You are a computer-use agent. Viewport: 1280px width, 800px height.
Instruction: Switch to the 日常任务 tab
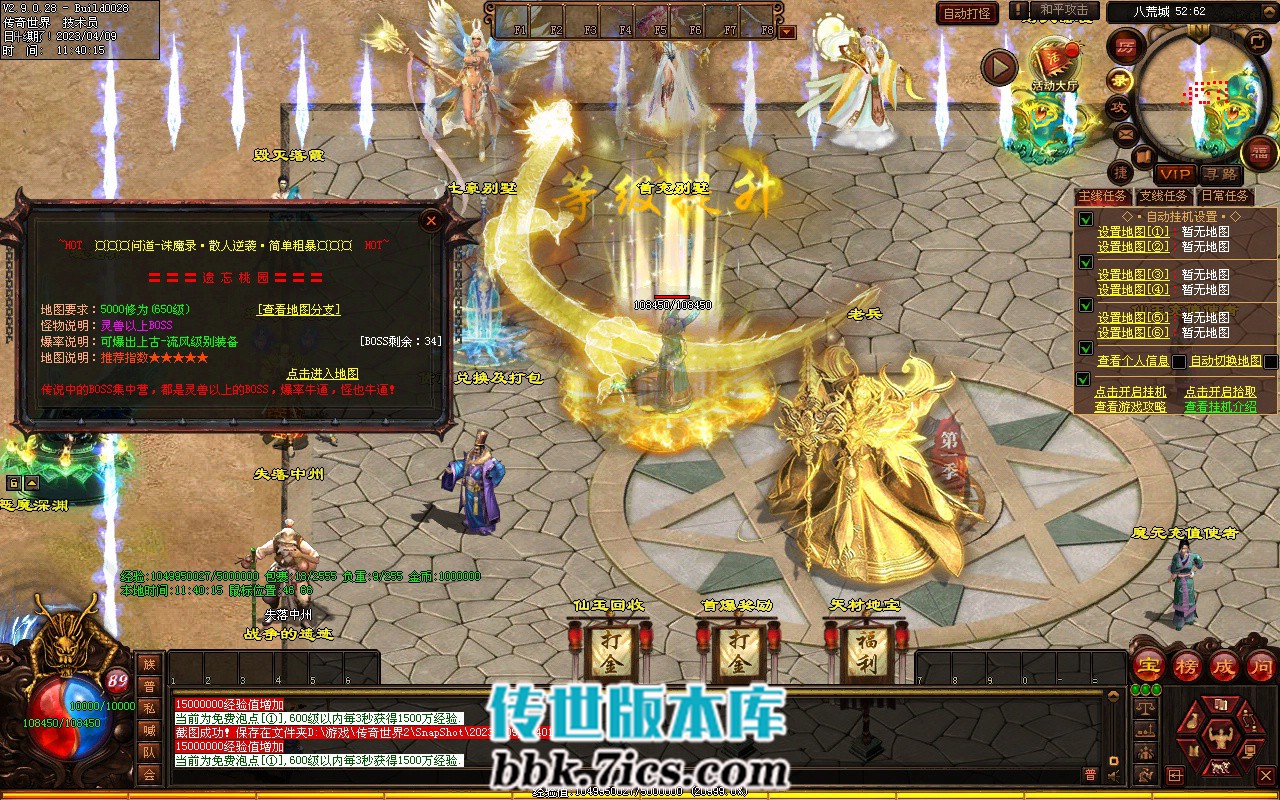coord(1225,196)
